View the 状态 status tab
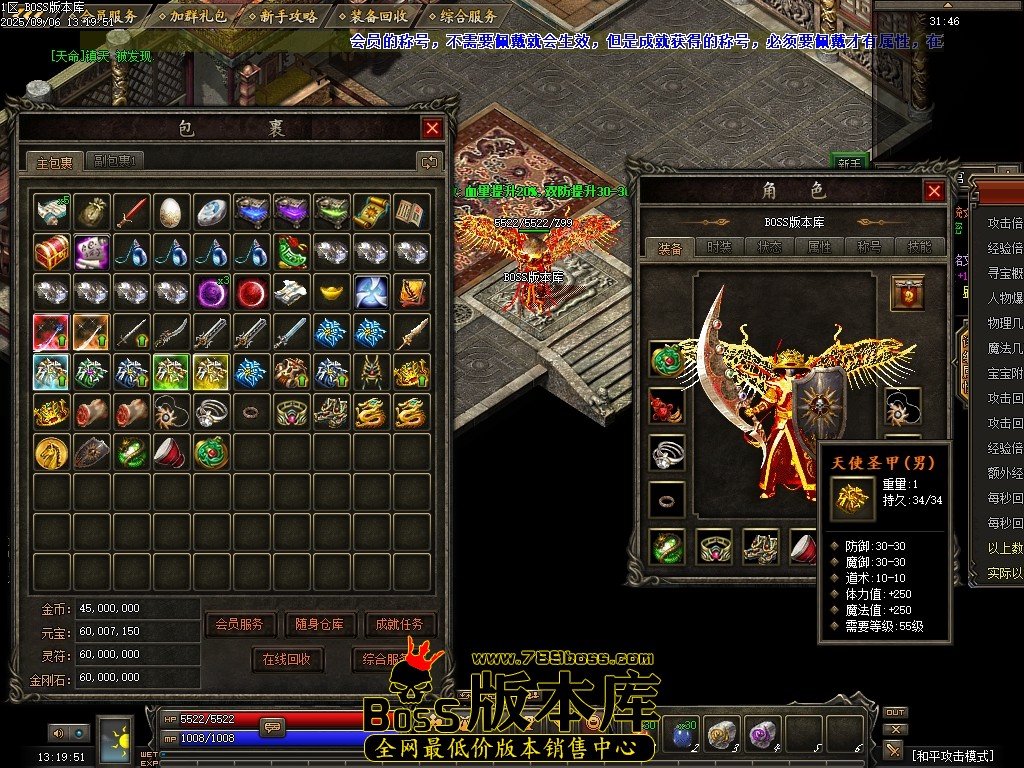Viewport: 1024px width, 768px height. pyautogui.click(x=769, y=247)
